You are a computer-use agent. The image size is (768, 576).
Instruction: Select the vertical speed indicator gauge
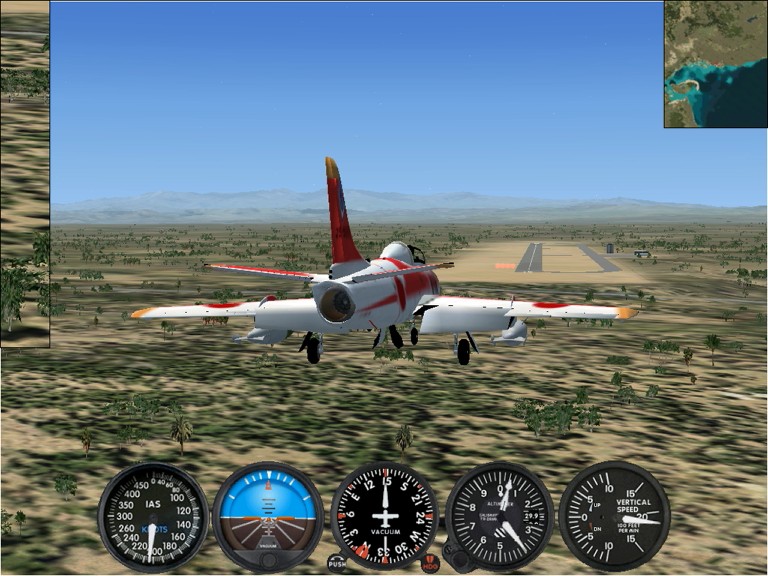click(614, 516)
